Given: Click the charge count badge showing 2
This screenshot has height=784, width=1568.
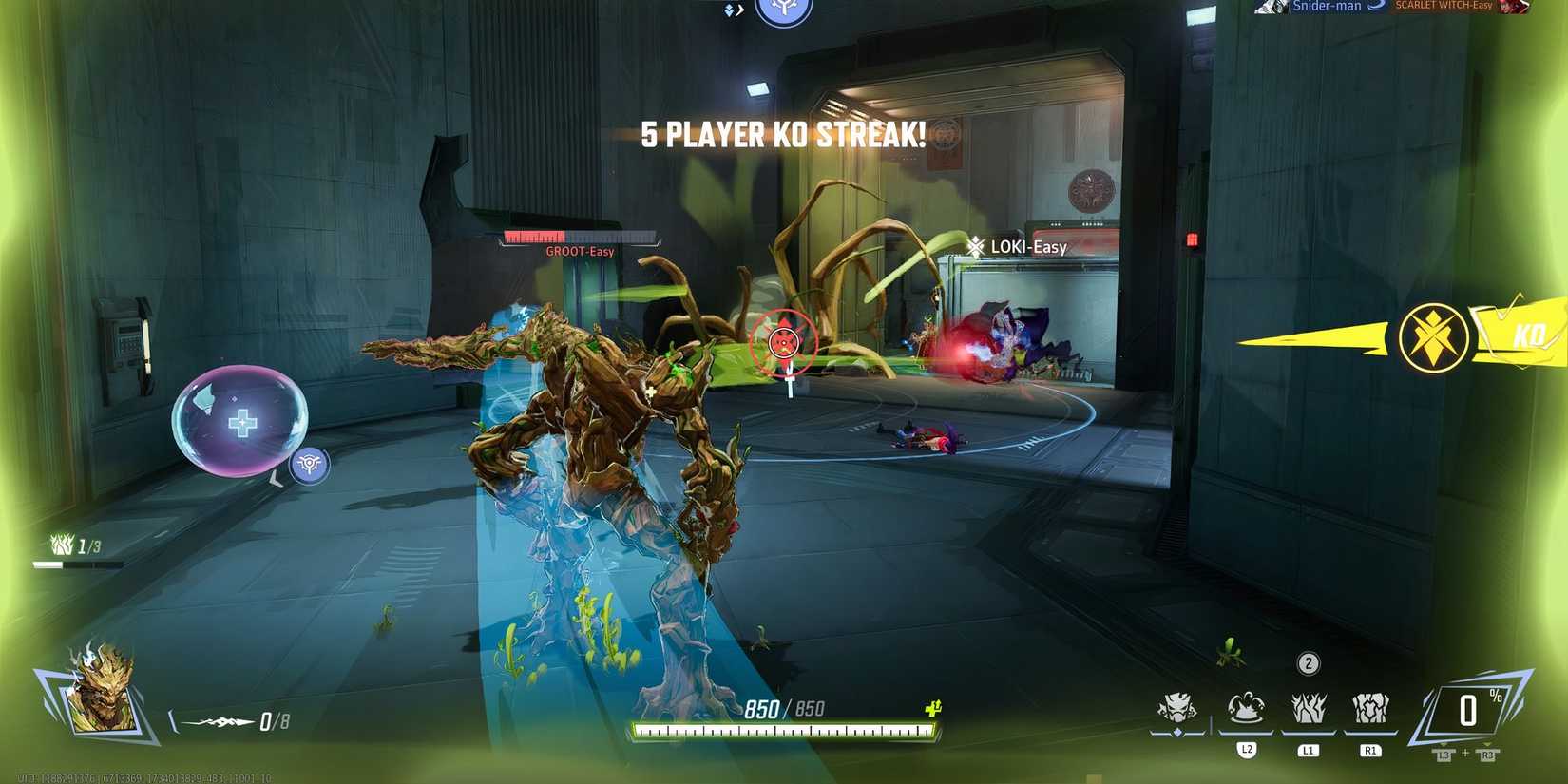Looking at the screenshot, I should 1310,663.
